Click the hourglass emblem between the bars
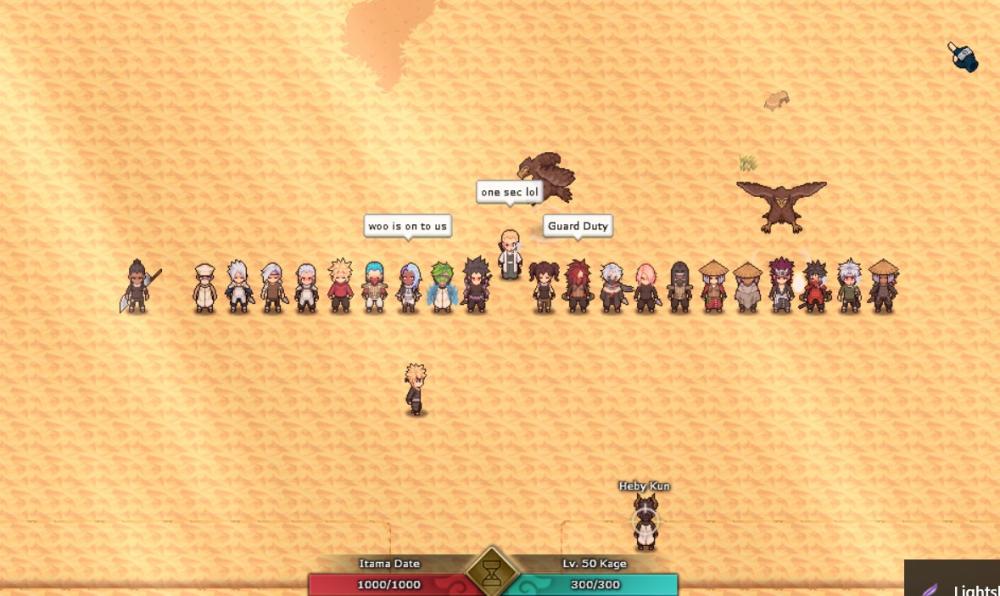This screenshot has height=596, width=1000. pos(492,574)
